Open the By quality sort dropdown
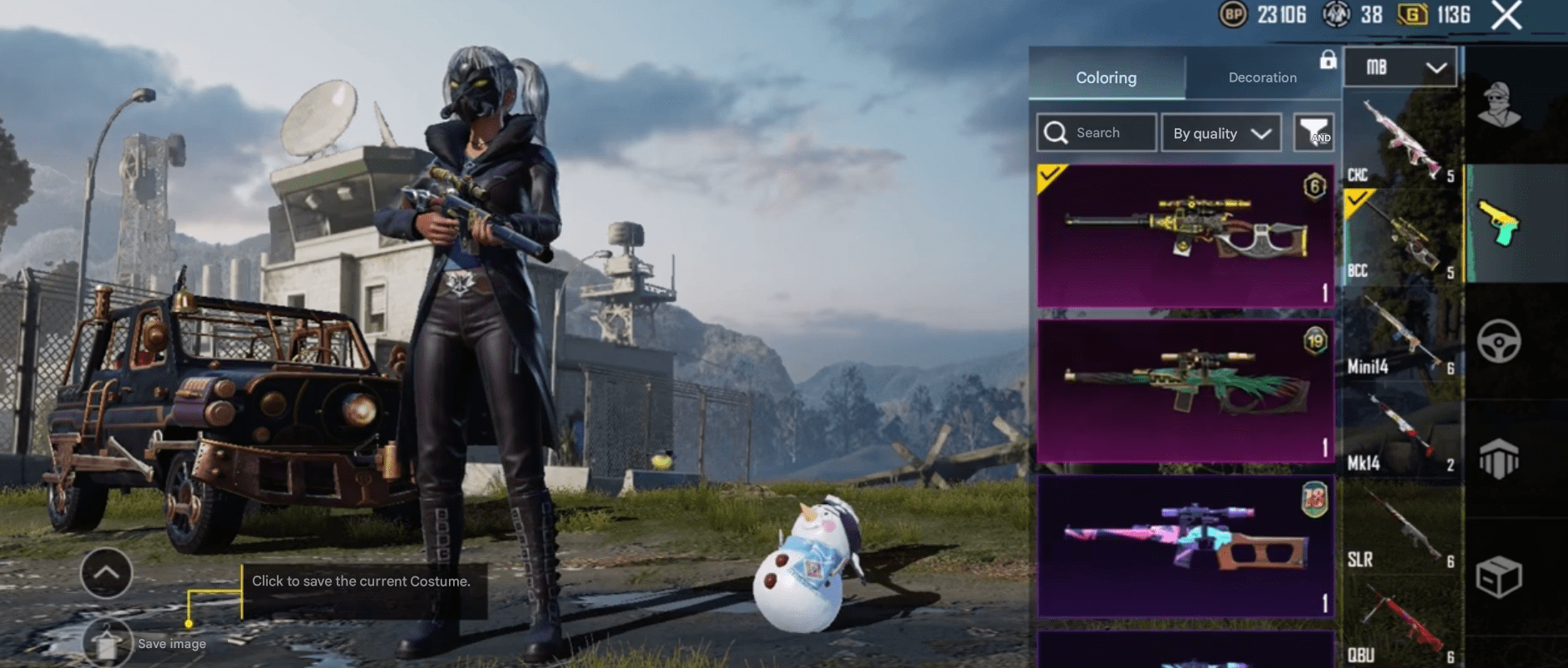1568x668 pixels. tap(1221, 133)
